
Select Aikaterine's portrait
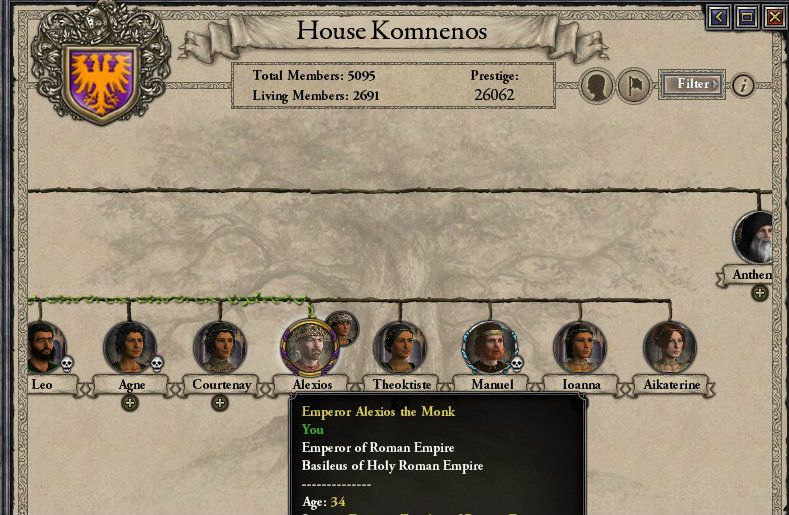click(x=669, y=347)
